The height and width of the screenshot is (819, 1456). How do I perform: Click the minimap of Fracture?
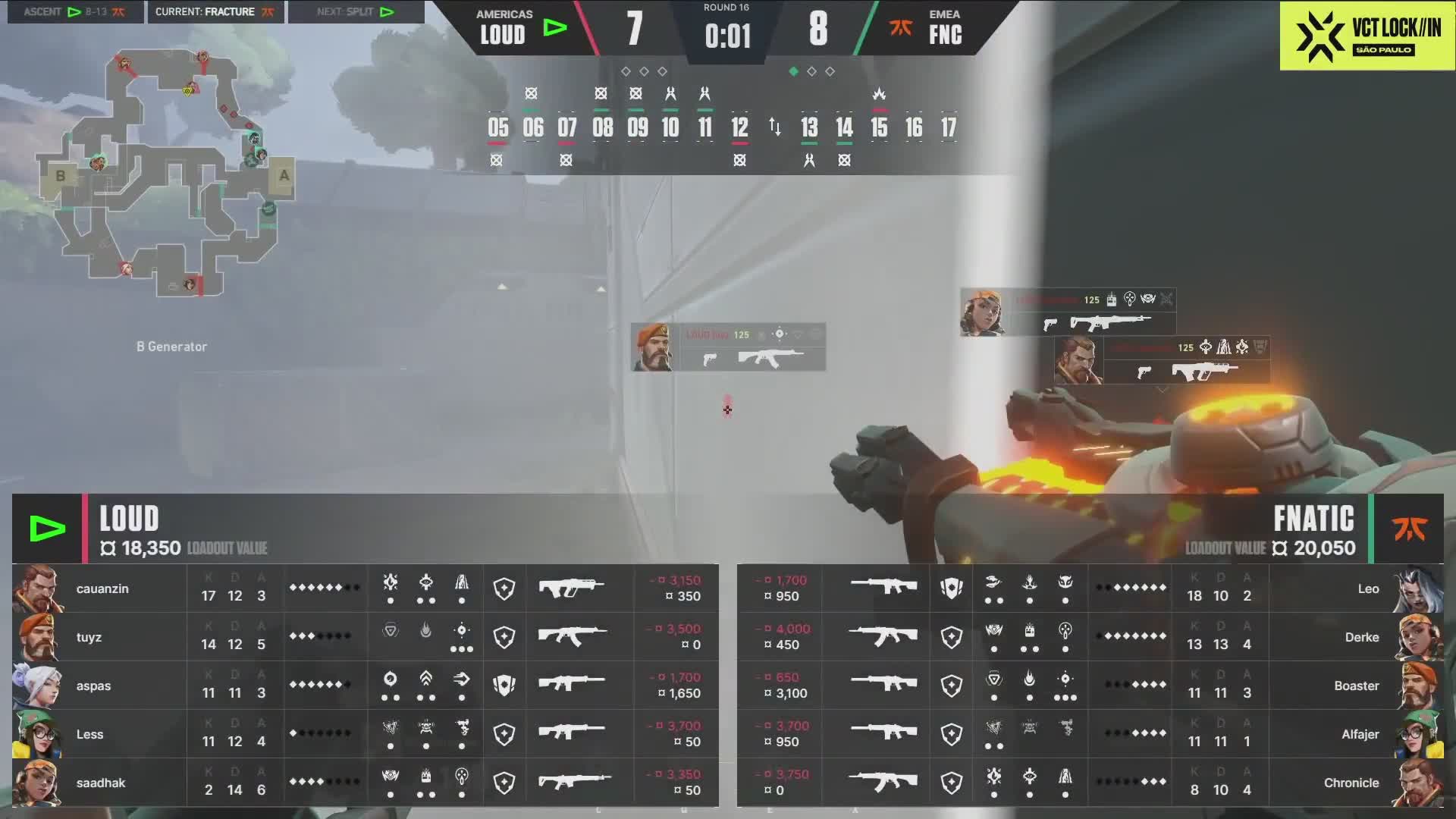(165, 173)
